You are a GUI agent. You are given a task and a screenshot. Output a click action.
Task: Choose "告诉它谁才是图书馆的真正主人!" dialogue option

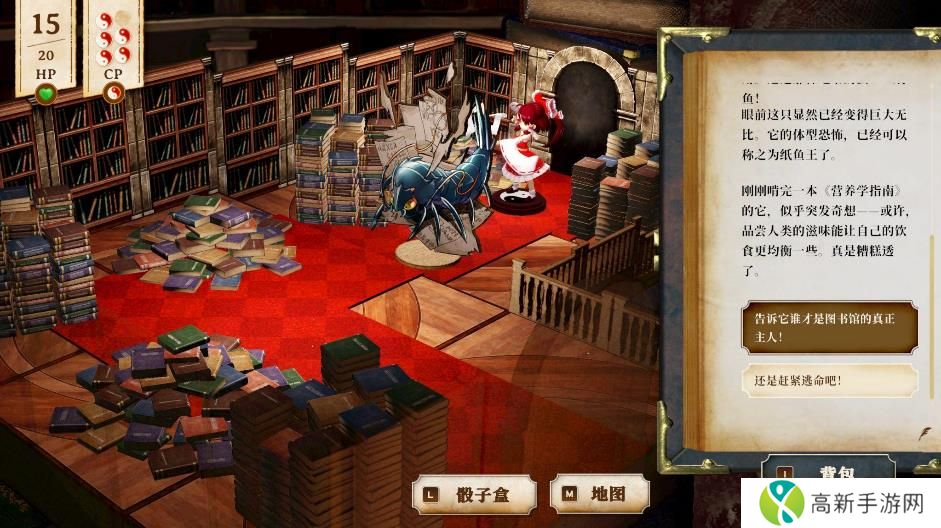tap(829, 328)
